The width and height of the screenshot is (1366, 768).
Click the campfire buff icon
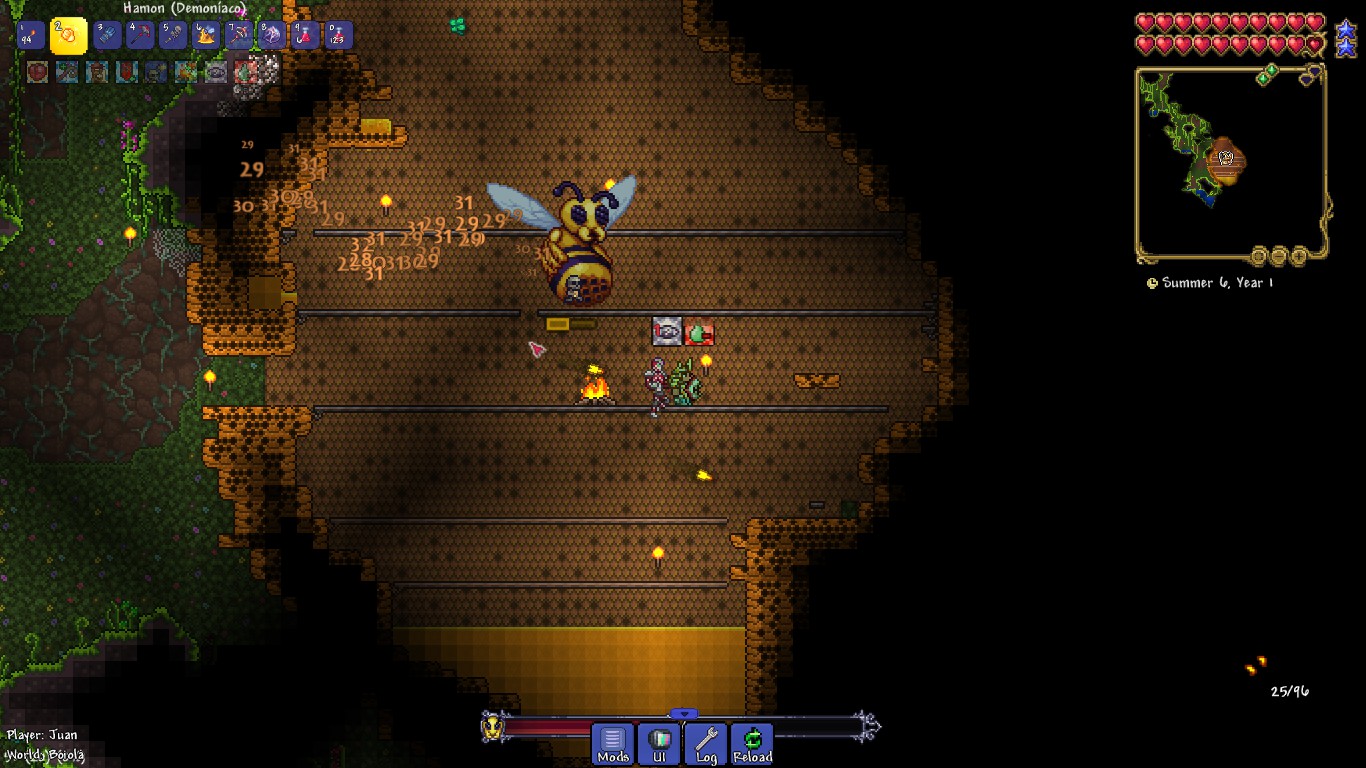pyautogui.click(x=186, y=72)
